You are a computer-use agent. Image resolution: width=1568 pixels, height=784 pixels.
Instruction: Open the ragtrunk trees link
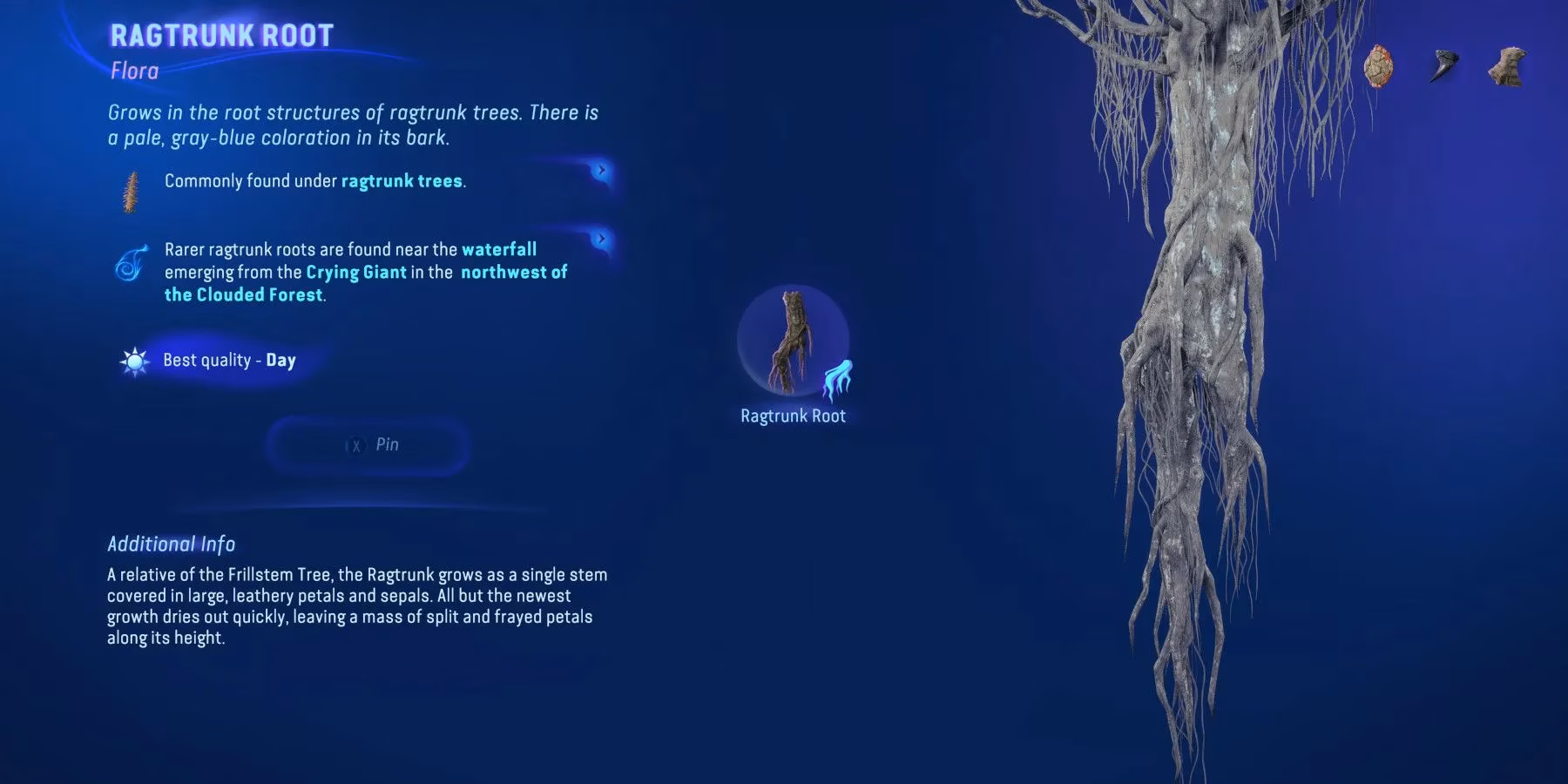(x=400, y=181)
